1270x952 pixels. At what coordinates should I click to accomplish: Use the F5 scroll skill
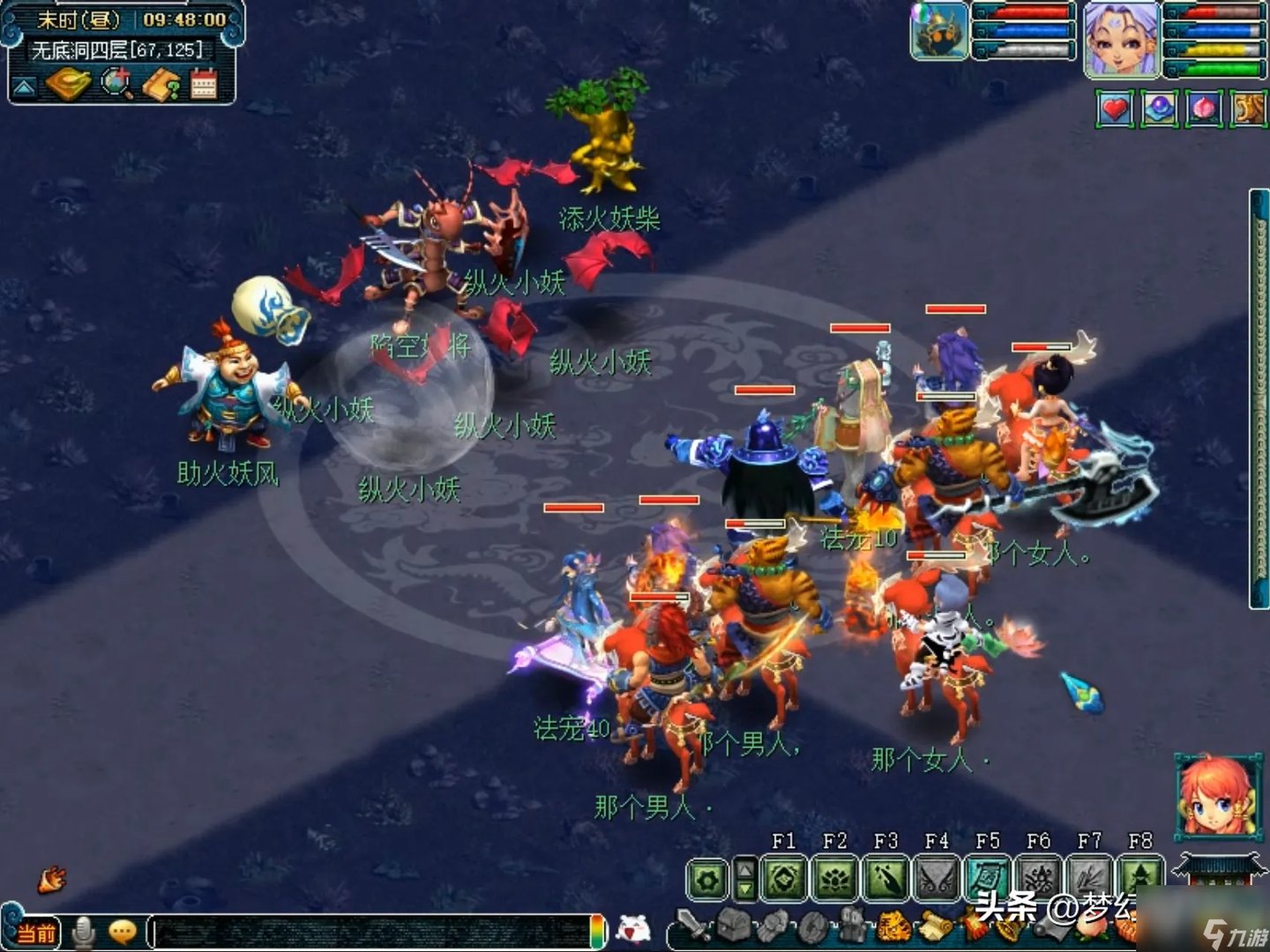pyautogui.click(x=988, y=879)
